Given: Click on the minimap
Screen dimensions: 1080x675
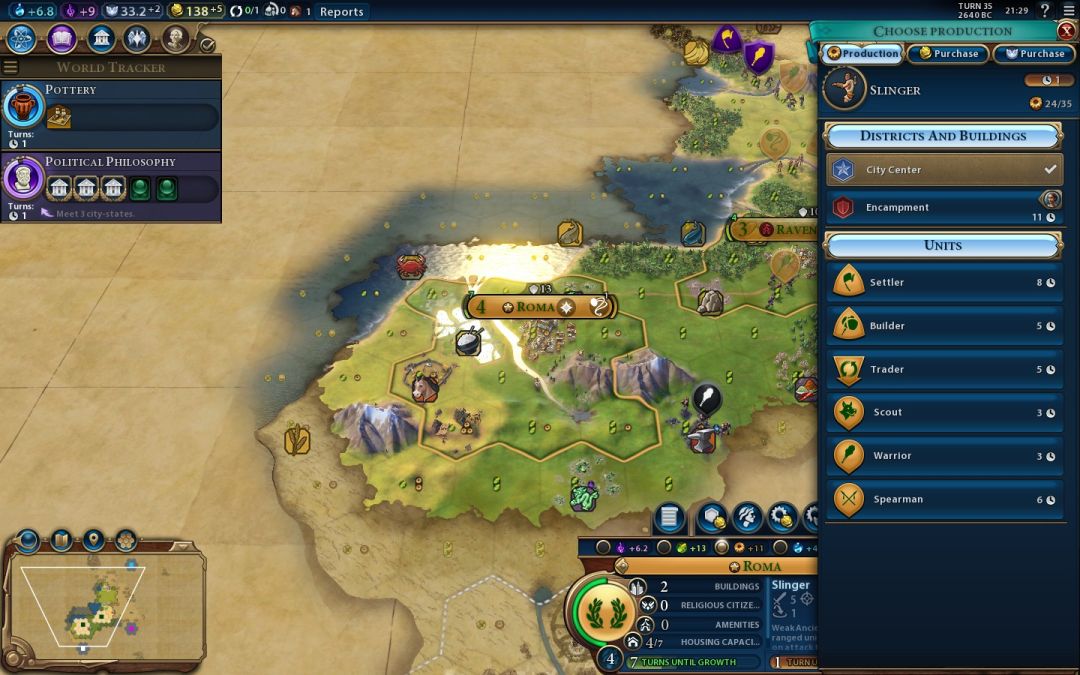Looking at the screenshot, I should click(x=103, y=602).
